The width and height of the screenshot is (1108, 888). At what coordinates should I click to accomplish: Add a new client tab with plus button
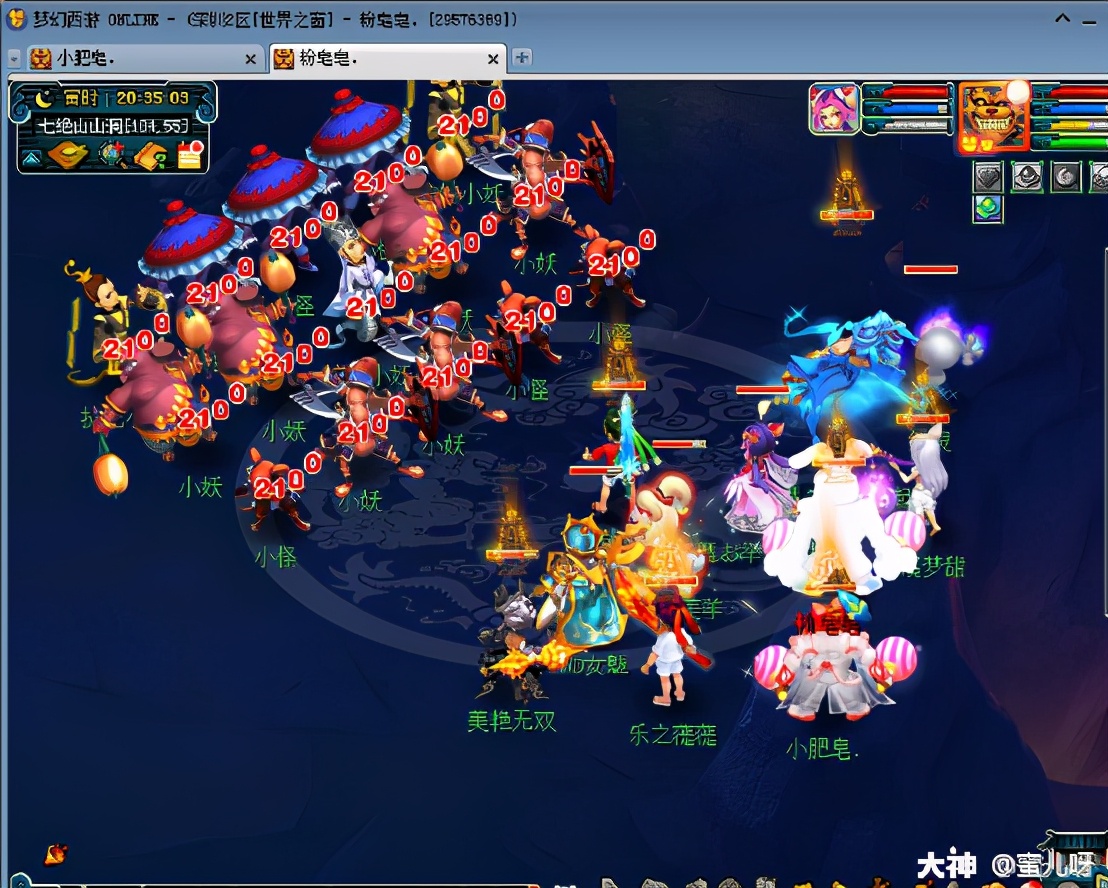tap(522, 58)
